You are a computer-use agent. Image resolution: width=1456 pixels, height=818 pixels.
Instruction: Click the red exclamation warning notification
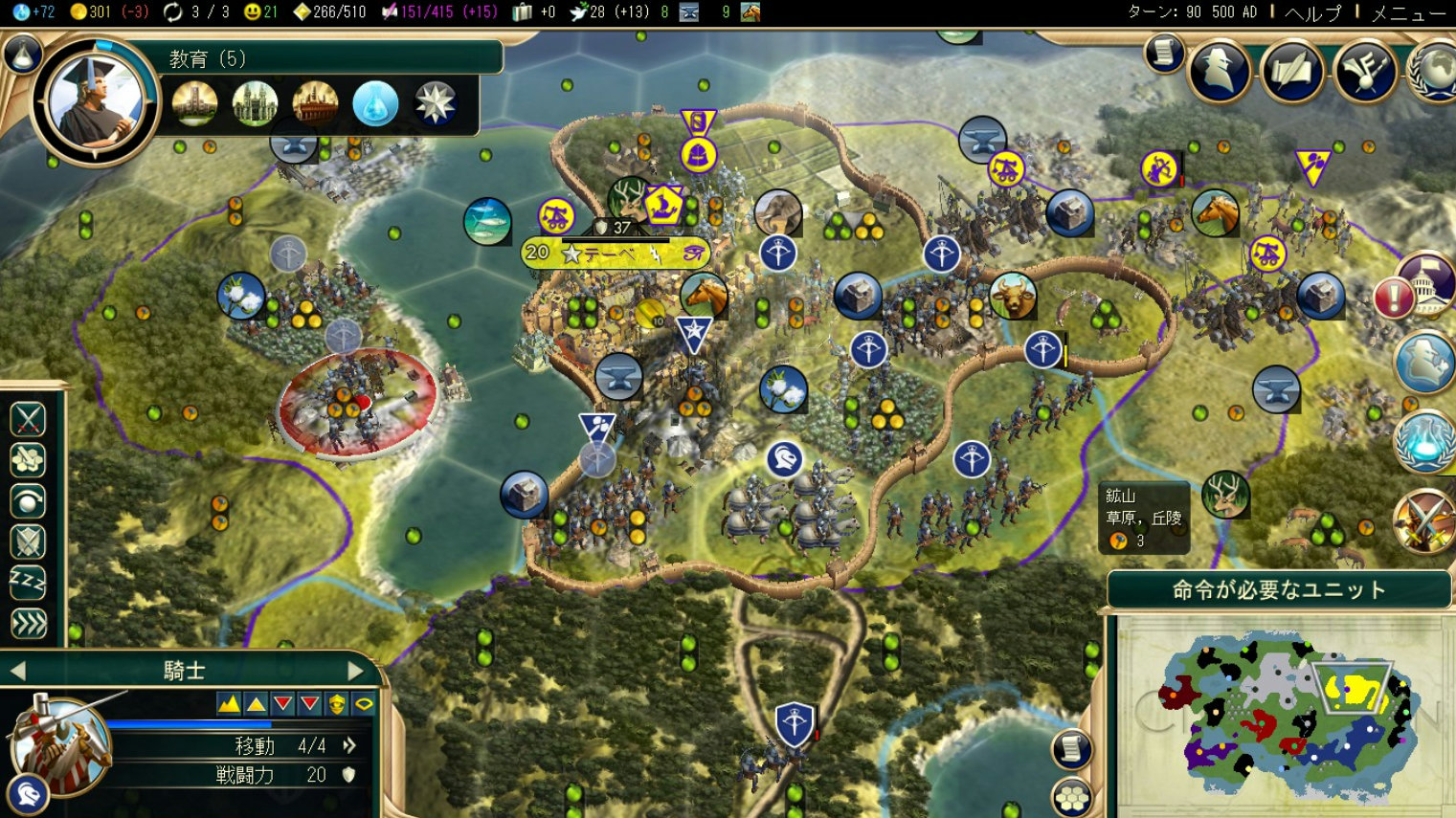coord(1397,298)
